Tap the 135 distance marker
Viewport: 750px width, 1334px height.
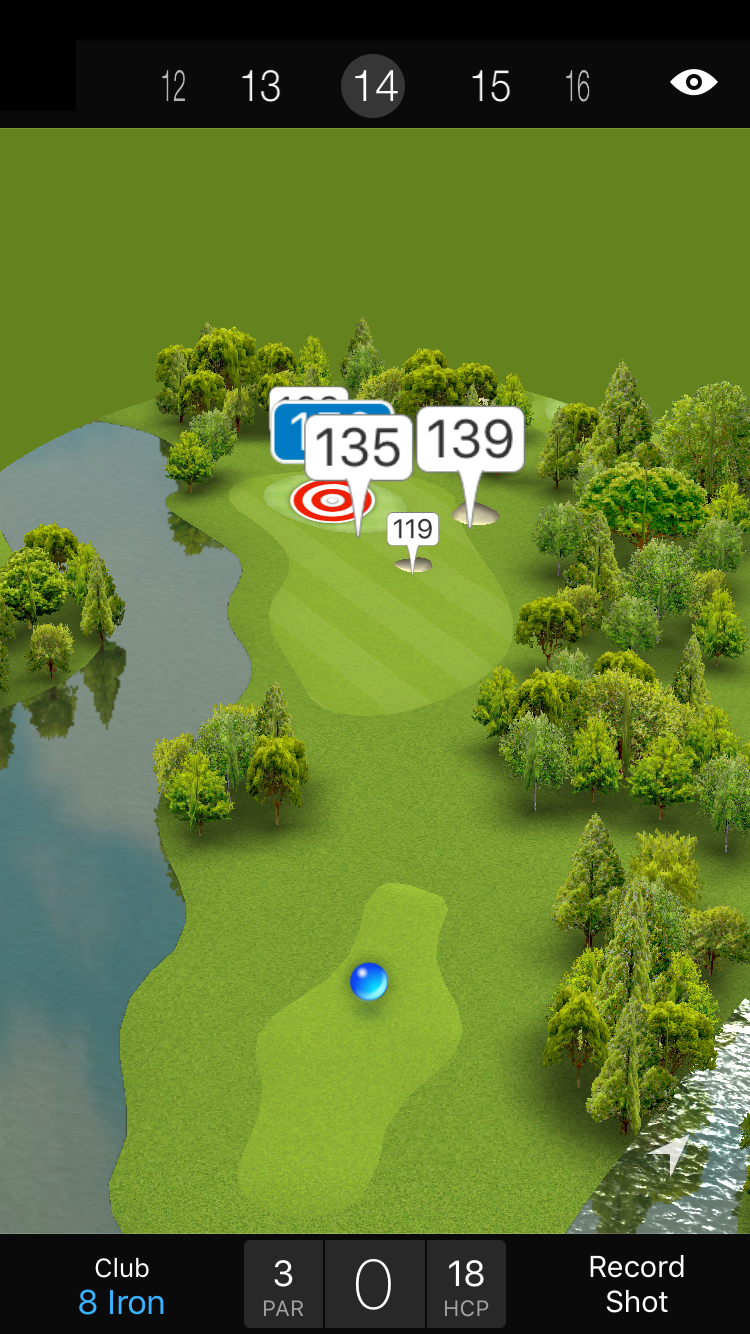pyautogui.click(x=358, y=448)
